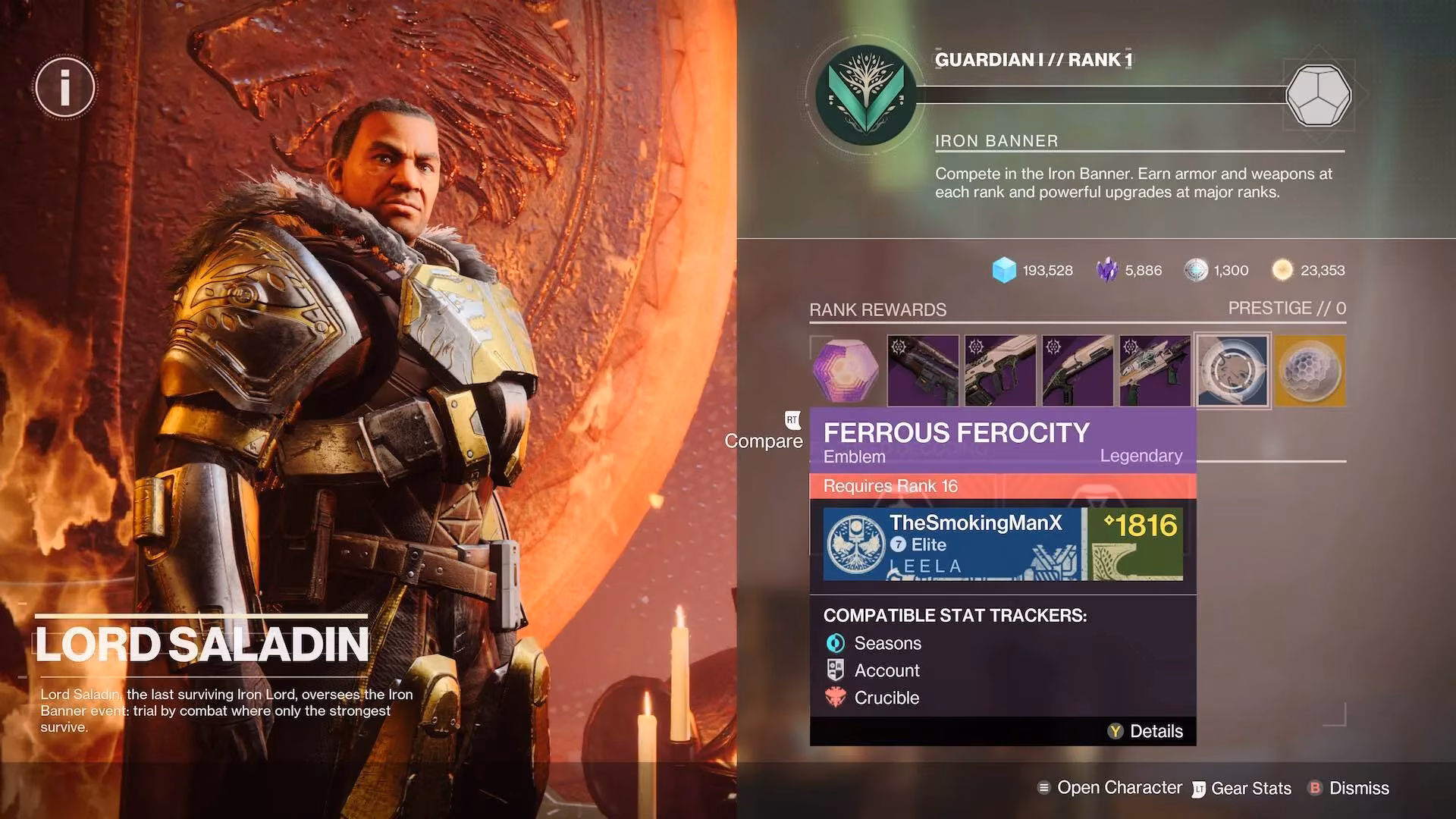Click Gear Stats on the bottom bar
Viewport: 1456px width, 819px height.
pyautogui.click(x=1251, y=788)
